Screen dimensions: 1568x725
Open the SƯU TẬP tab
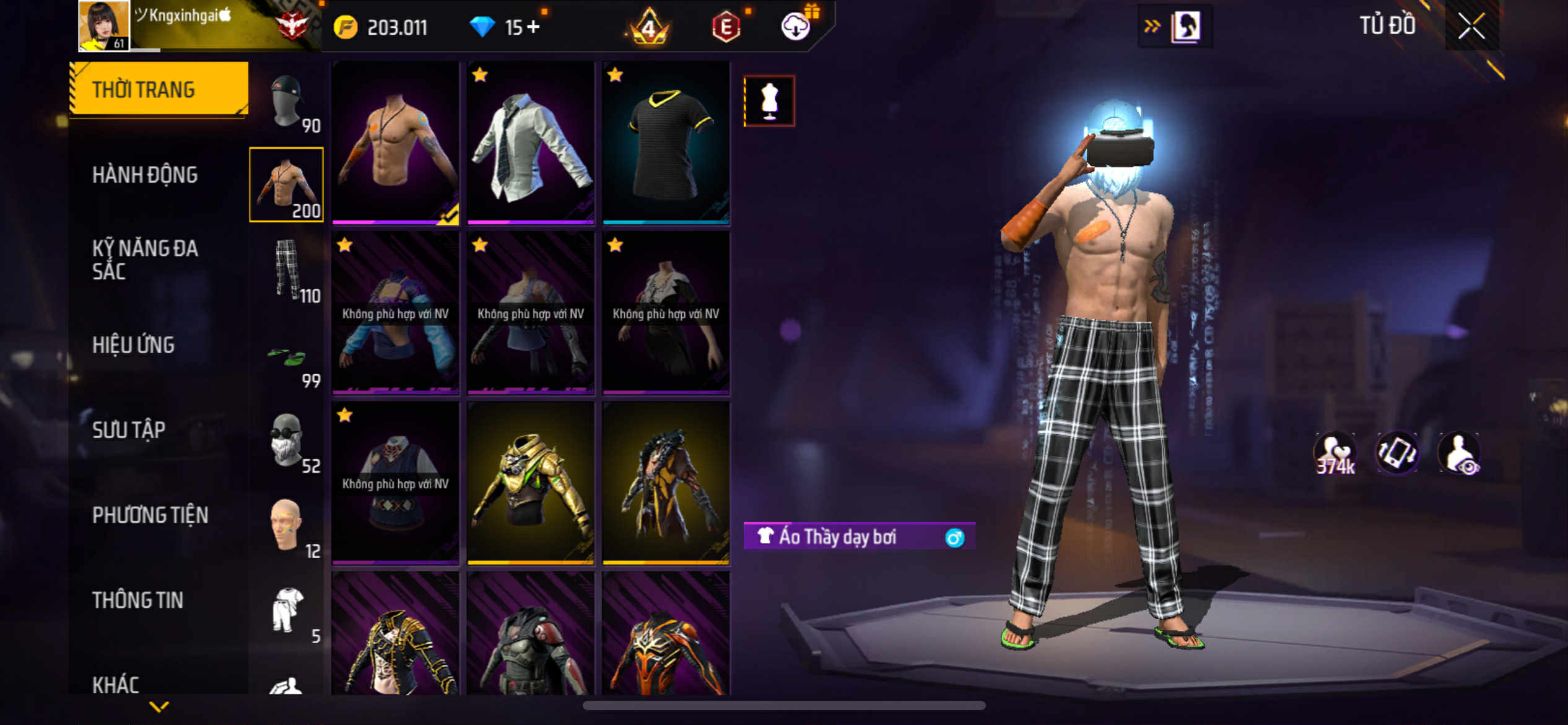[129, 430]
